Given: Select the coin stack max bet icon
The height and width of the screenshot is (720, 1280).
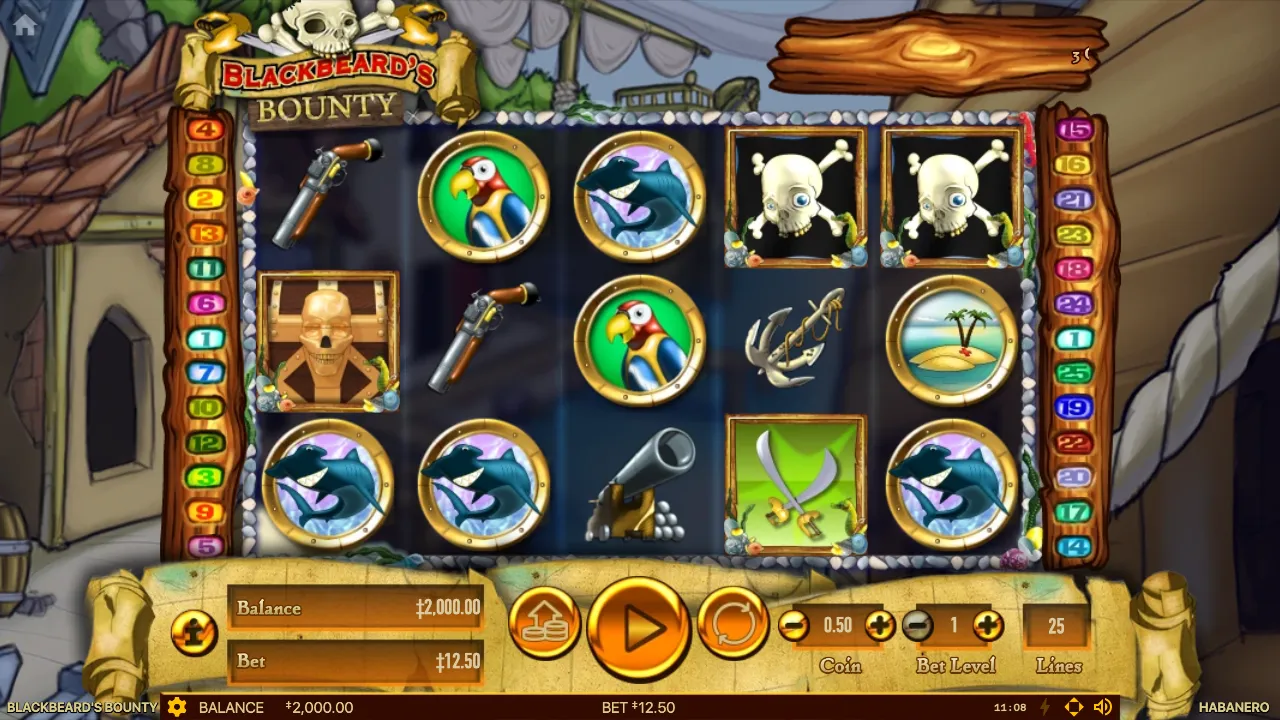Looking at the screenshot, I should click(x=545, y=623).
